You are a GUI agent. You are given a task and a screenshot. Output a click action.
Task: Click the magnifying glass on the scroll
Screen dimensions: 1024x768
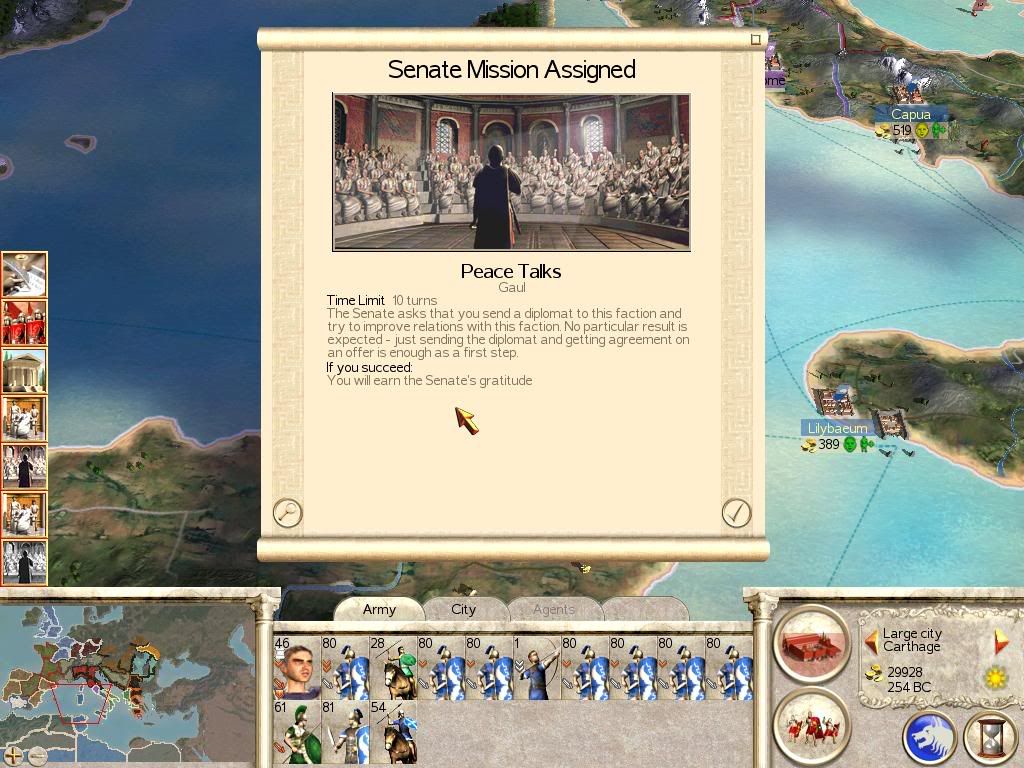point(287,513)
